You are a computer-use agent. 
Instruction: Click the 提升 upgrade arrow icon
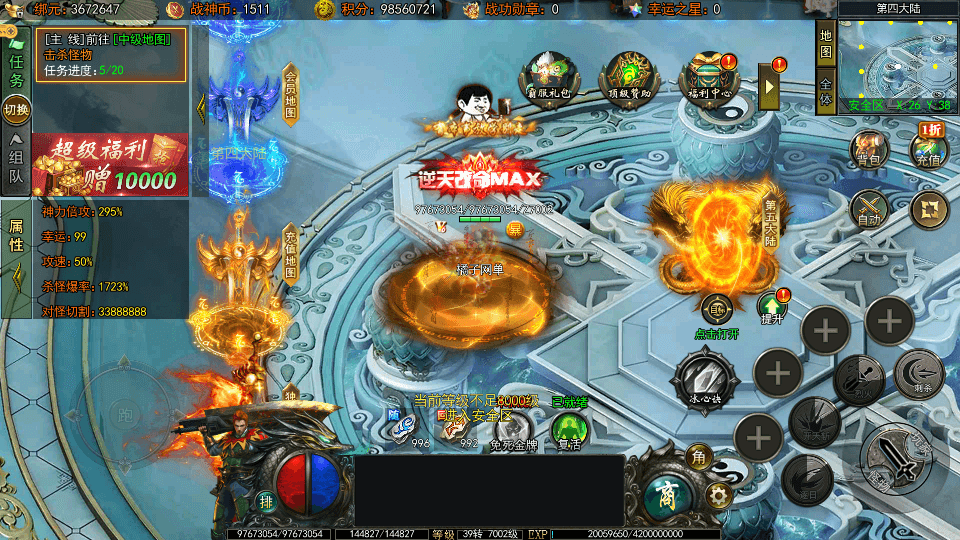770,305
